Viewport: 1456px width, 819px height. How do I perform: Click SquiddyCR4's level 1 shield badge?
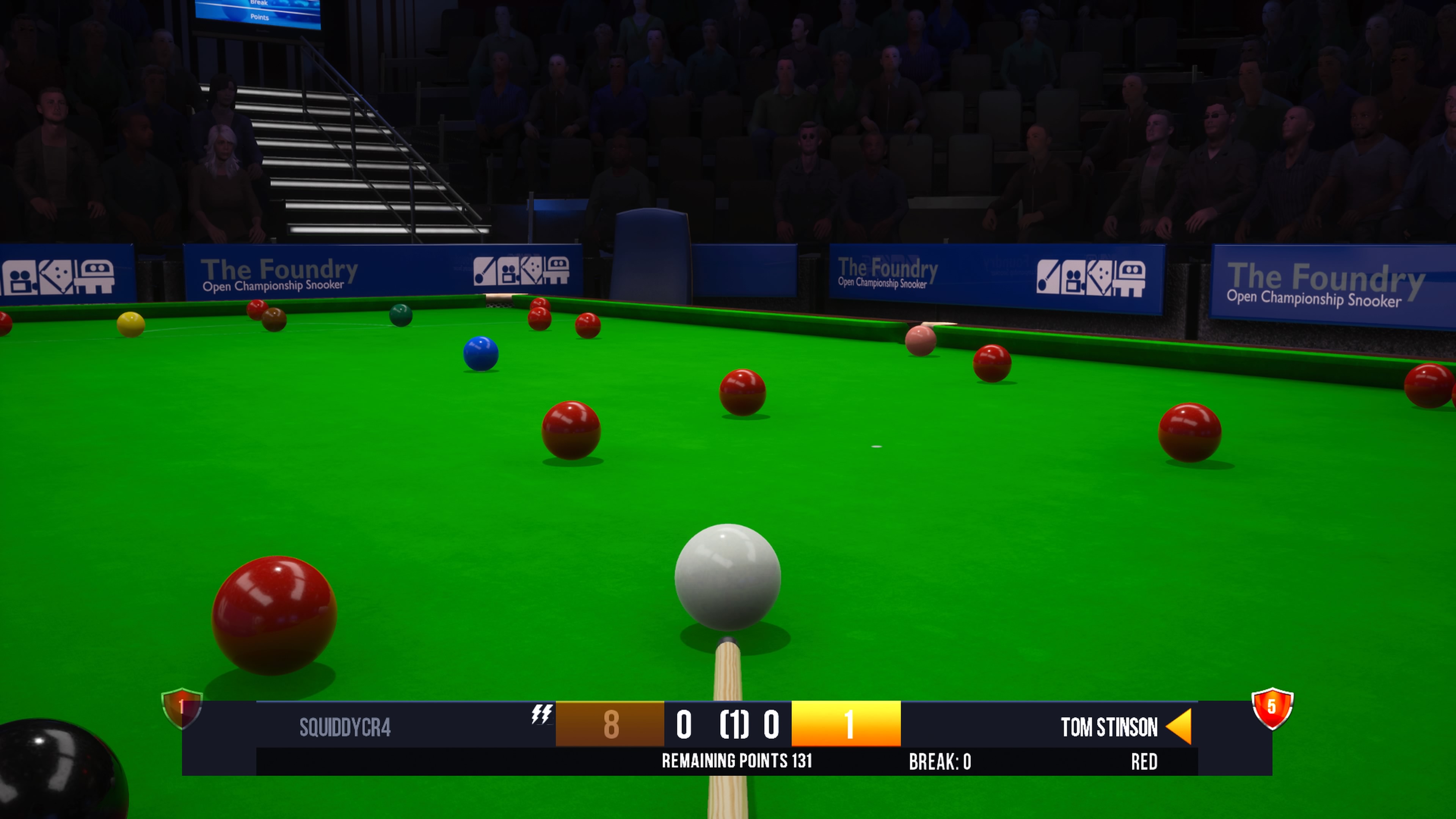pos(182,707)
